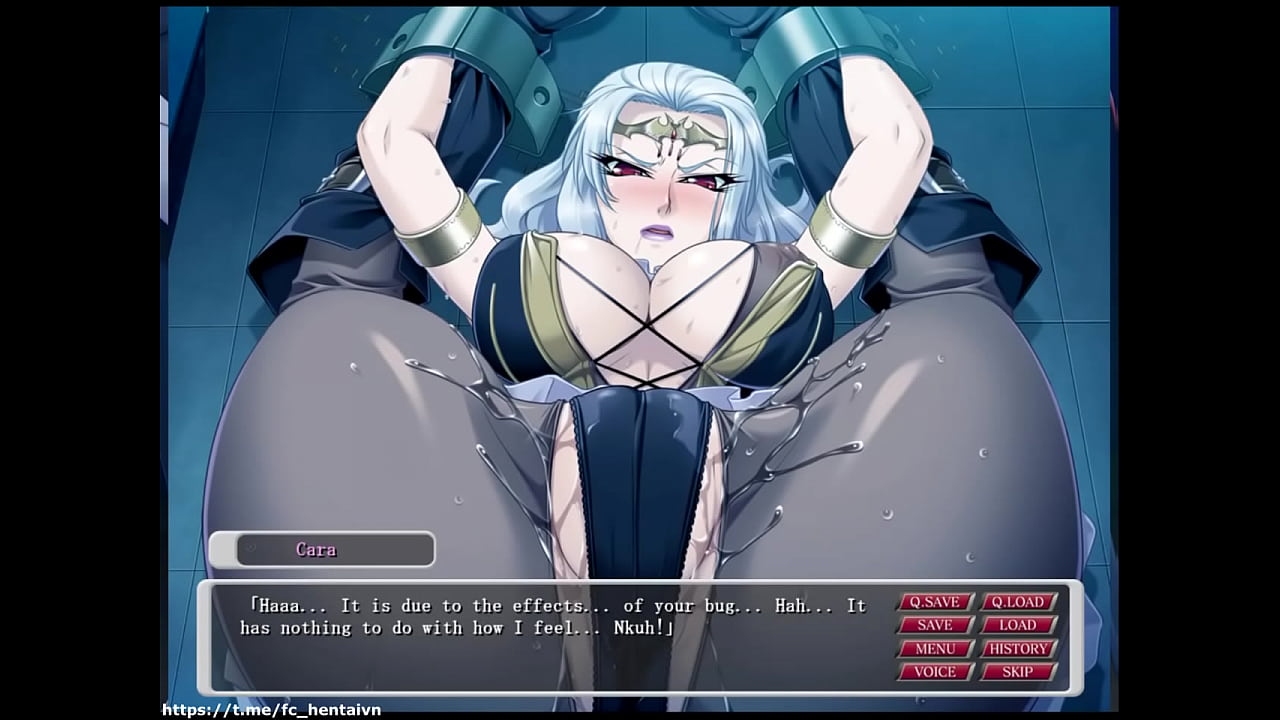Image resolution: width=1280 pixels, height=720 pixels.
Task: Open the SAVE screen
Action: pyautogui.click(x=935, y=625)
